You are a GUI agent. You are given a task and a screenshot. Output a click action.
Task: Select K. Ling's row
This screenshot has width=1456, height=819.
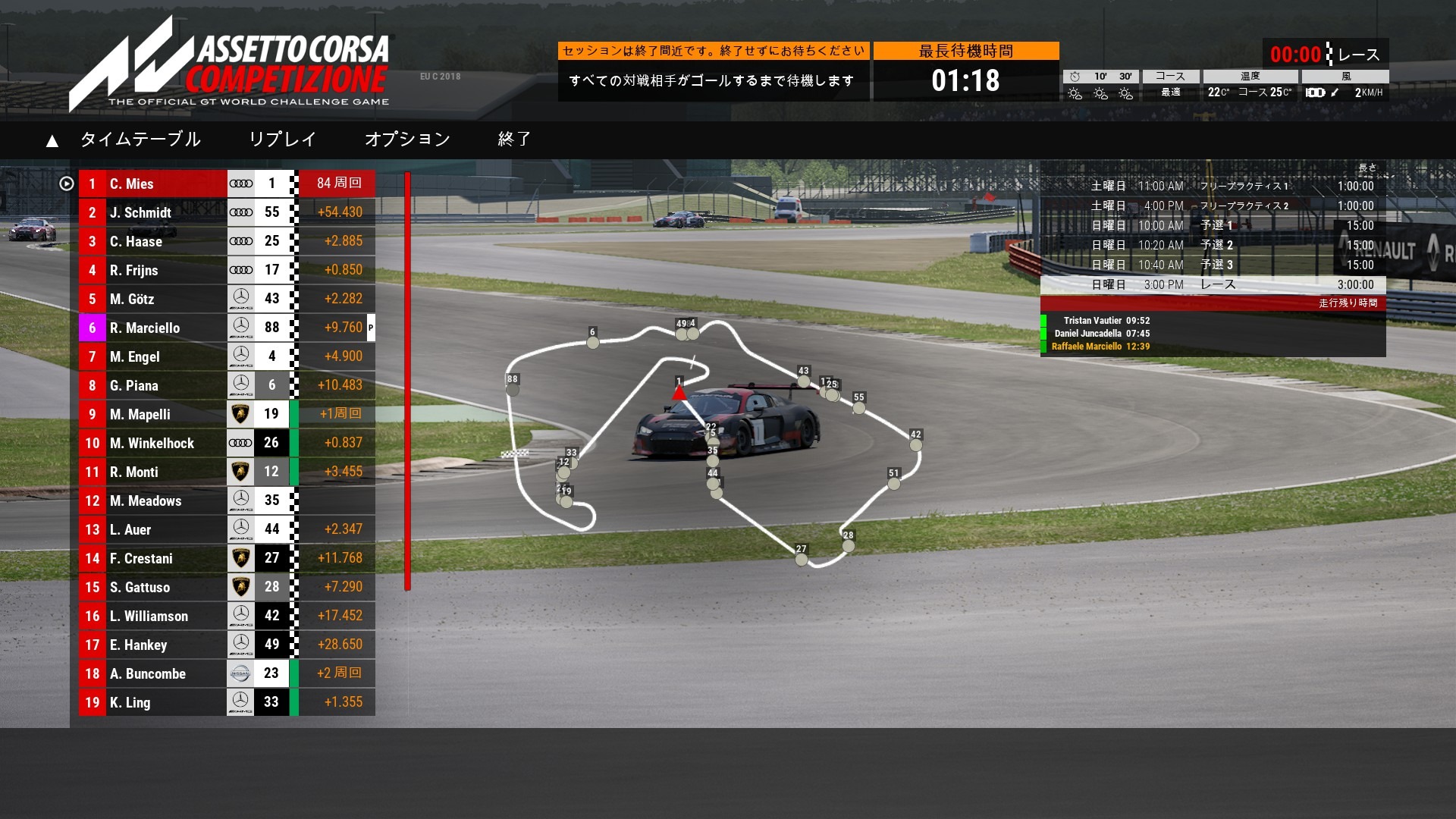point(152,703)
